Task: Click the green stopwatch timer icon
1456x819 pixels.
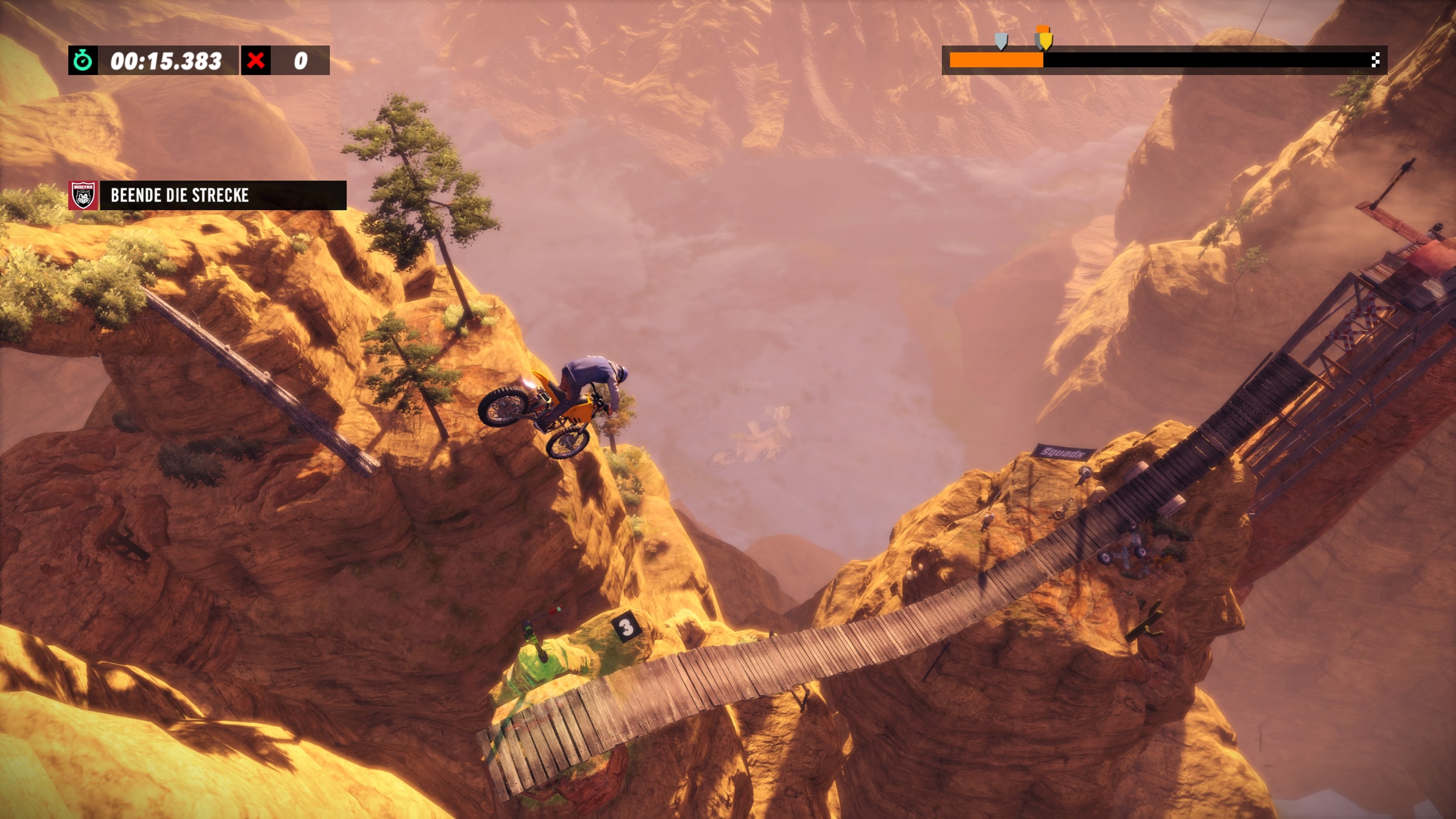Action: (84, 60)
